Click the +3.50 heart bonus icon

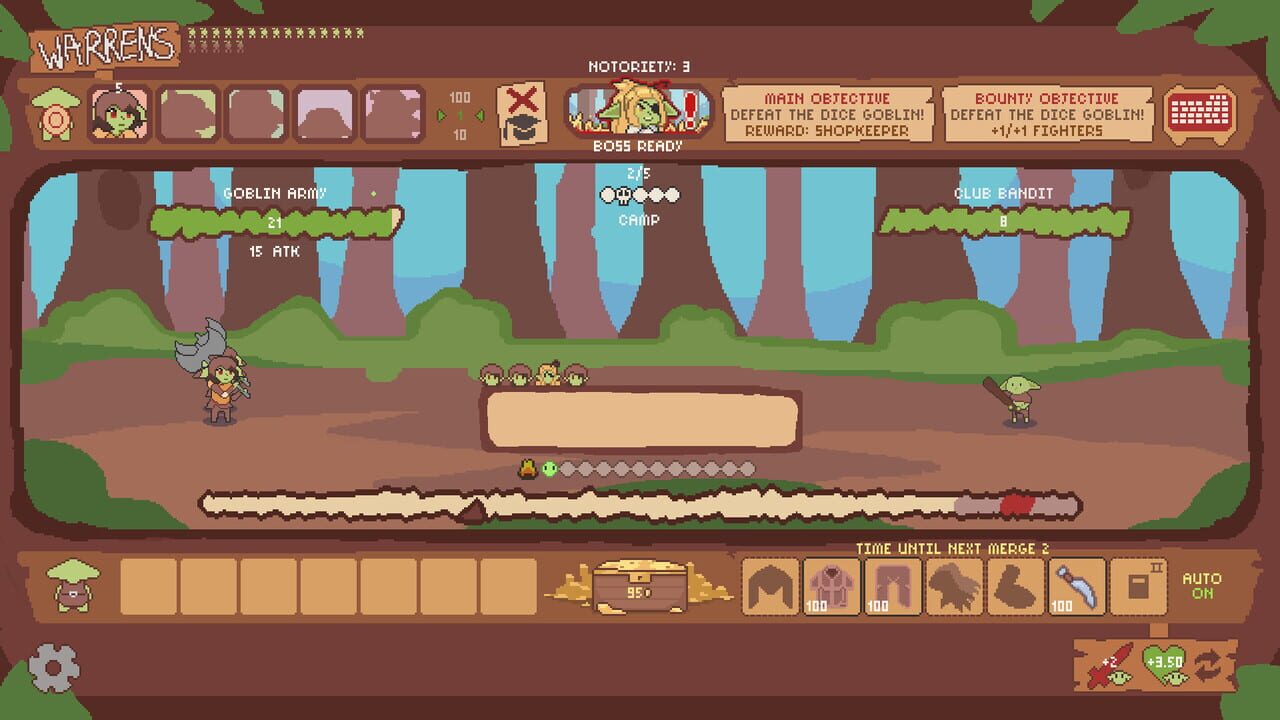(x=1164, y=662)
